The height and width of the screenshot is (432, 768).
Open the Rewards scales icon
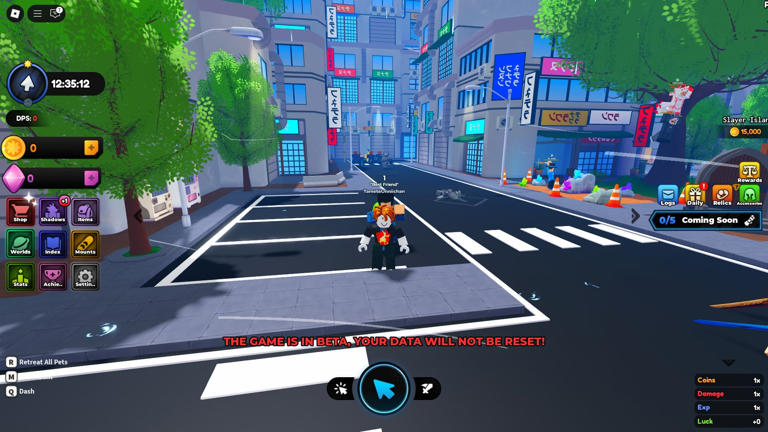coord(749,171)
